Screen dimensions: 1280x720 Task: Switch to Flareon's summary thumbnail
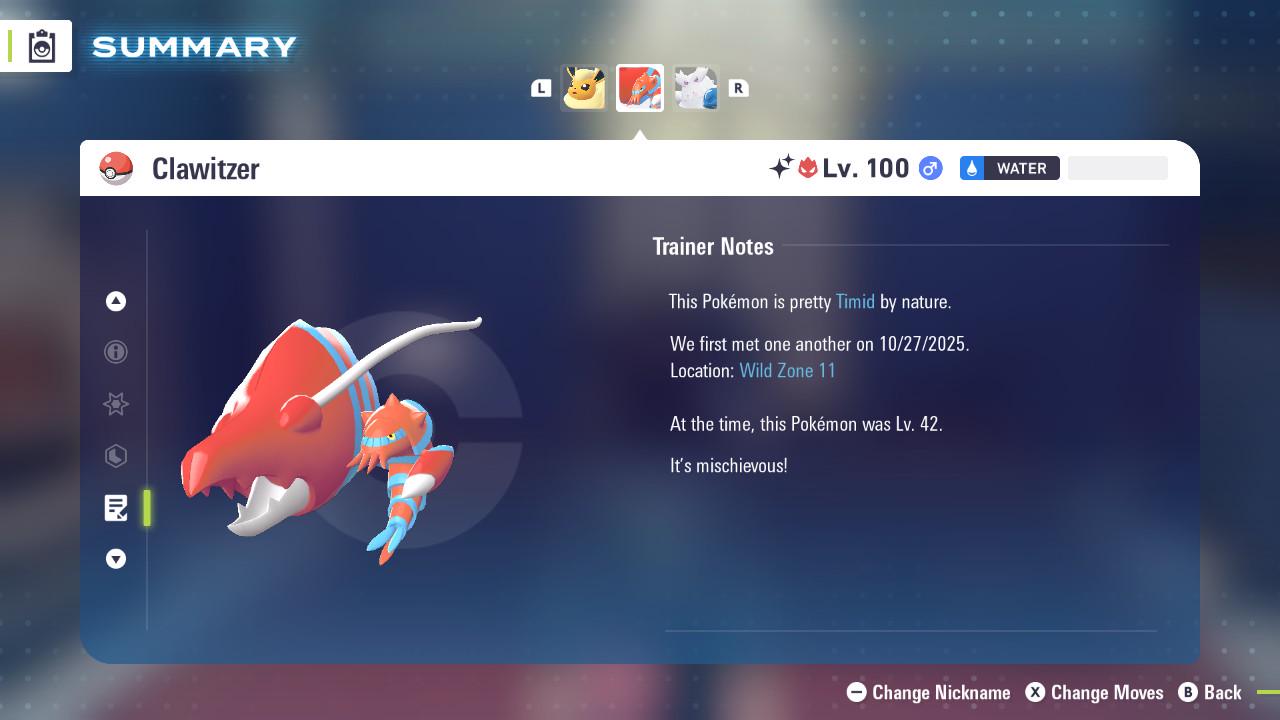tap(584, 87)
